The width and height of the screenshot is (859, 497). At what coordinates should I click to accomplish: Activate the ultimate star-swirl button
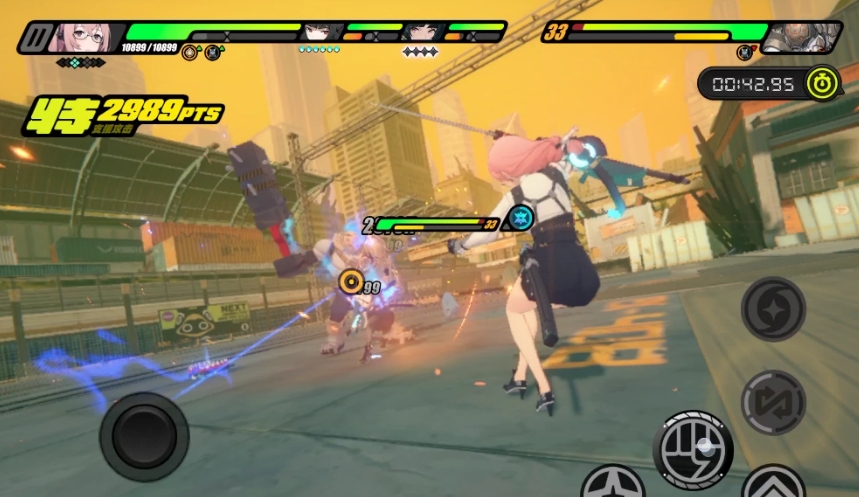coord(773,309)
